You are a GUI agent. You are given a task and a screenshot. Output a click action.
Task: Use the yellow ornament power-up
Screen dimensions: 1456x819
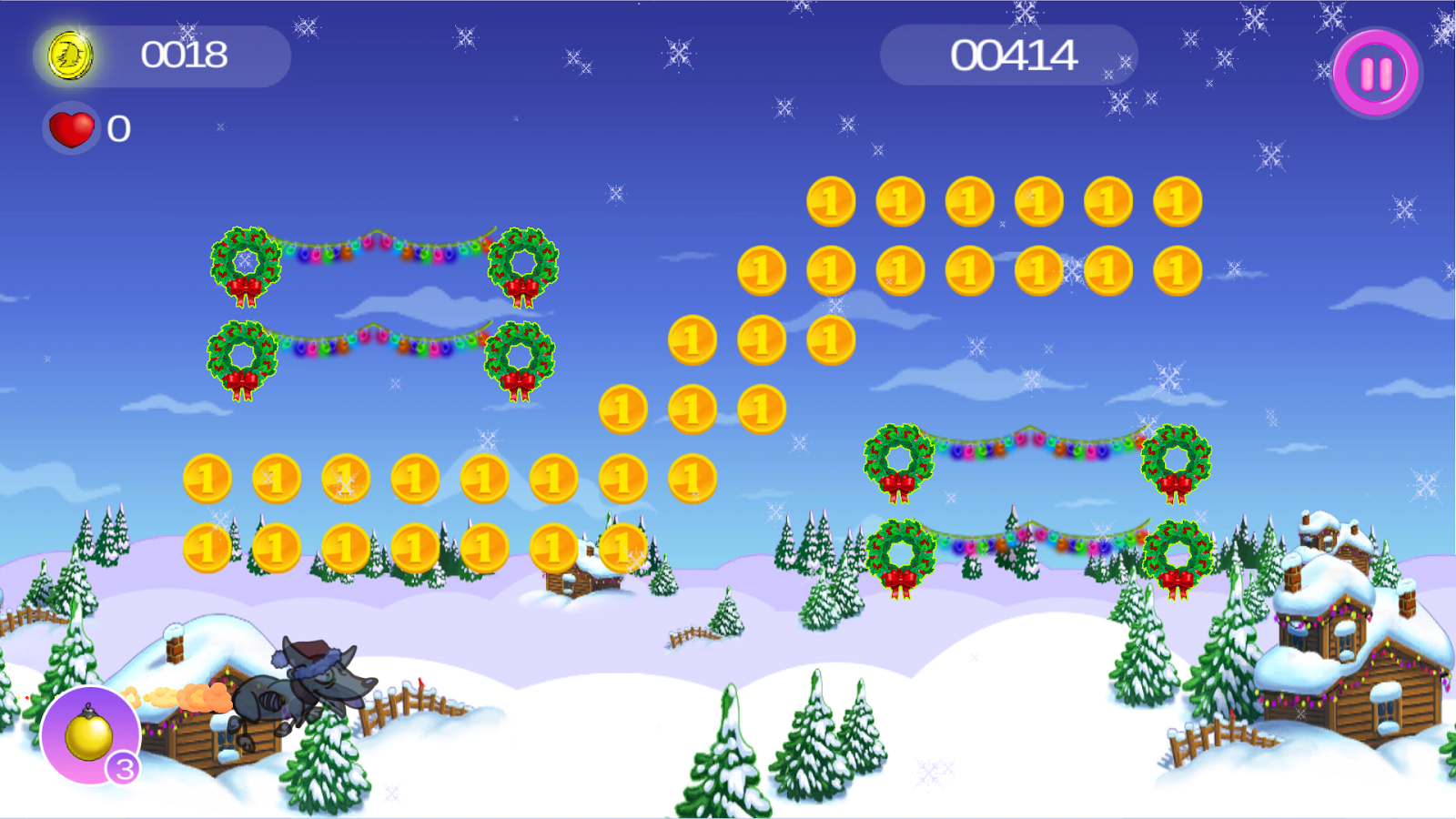click(x=89, y=735)
